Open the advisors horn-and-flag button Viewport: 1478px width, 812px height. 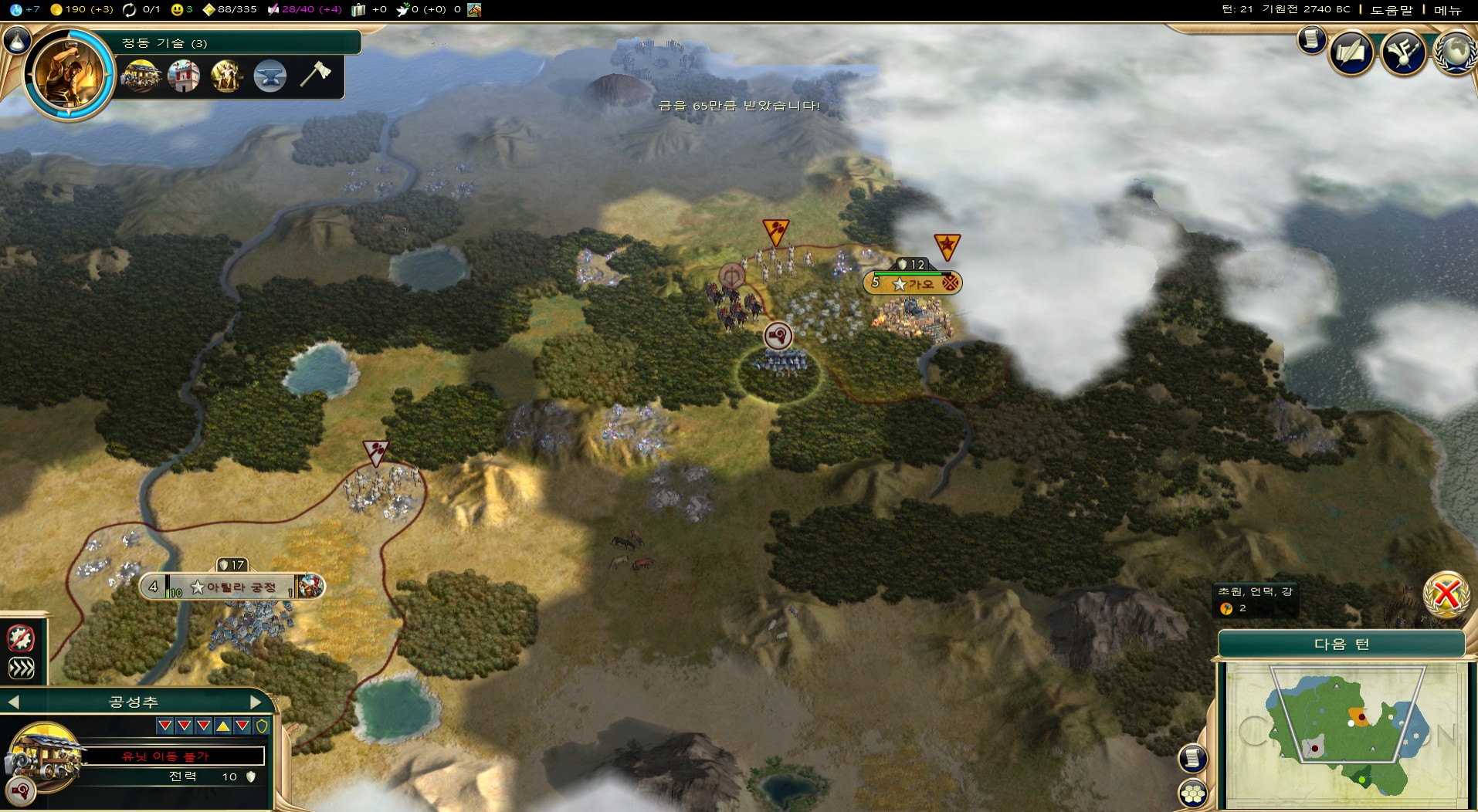pos(1403,52)
